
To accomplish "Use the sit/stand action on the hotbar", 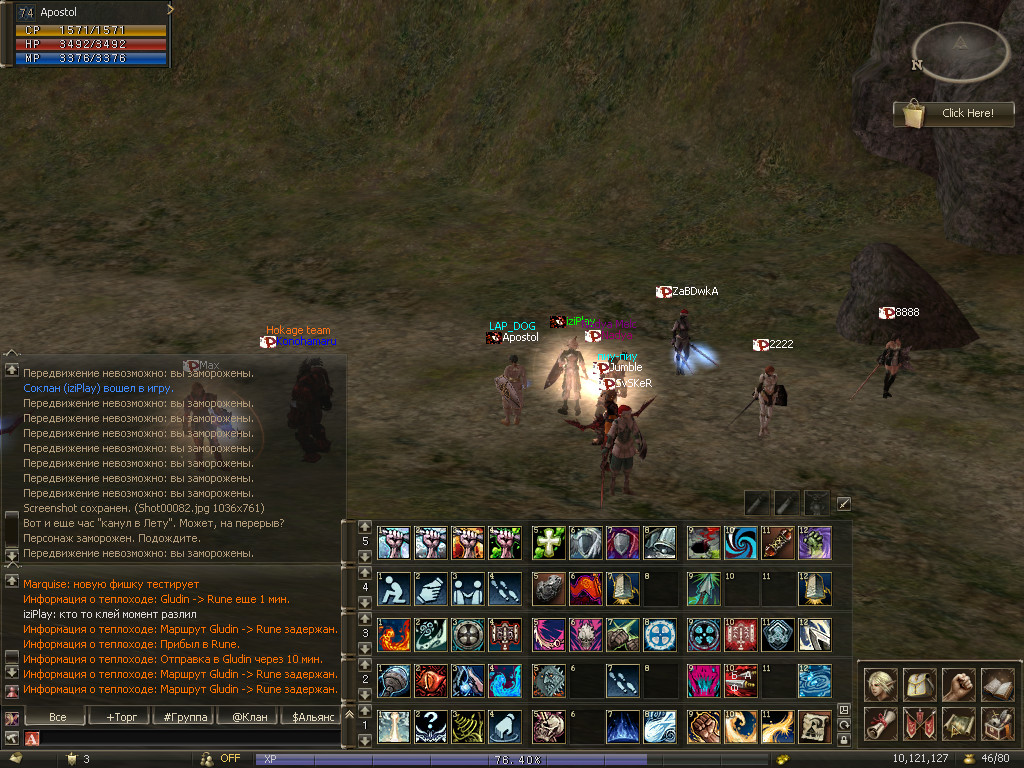I will (393, 589).
